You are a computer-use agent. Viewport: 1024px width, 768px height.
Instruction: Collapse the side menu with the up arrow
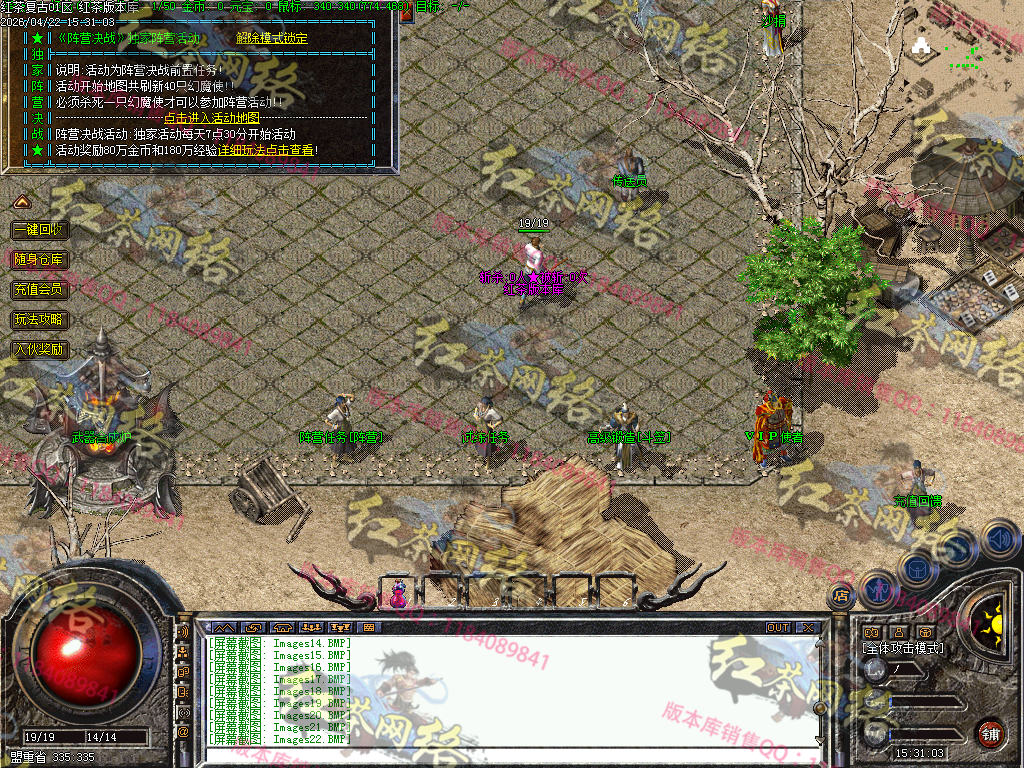point(20,203)
